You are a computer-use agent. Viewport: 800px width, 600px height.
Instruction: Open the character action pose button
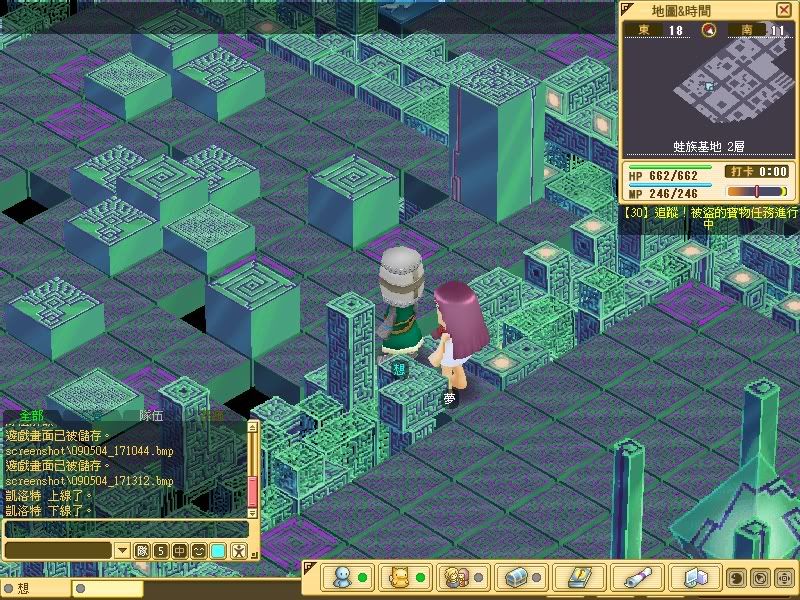coord(238,551)
